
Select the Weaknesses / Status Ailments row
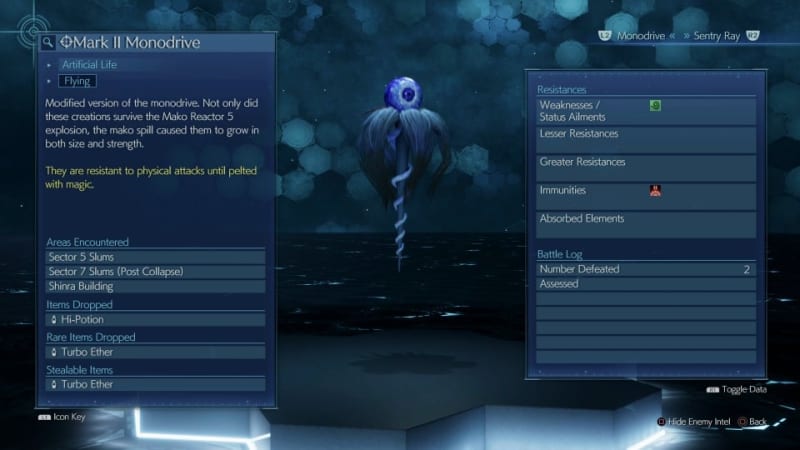[644, 110]
